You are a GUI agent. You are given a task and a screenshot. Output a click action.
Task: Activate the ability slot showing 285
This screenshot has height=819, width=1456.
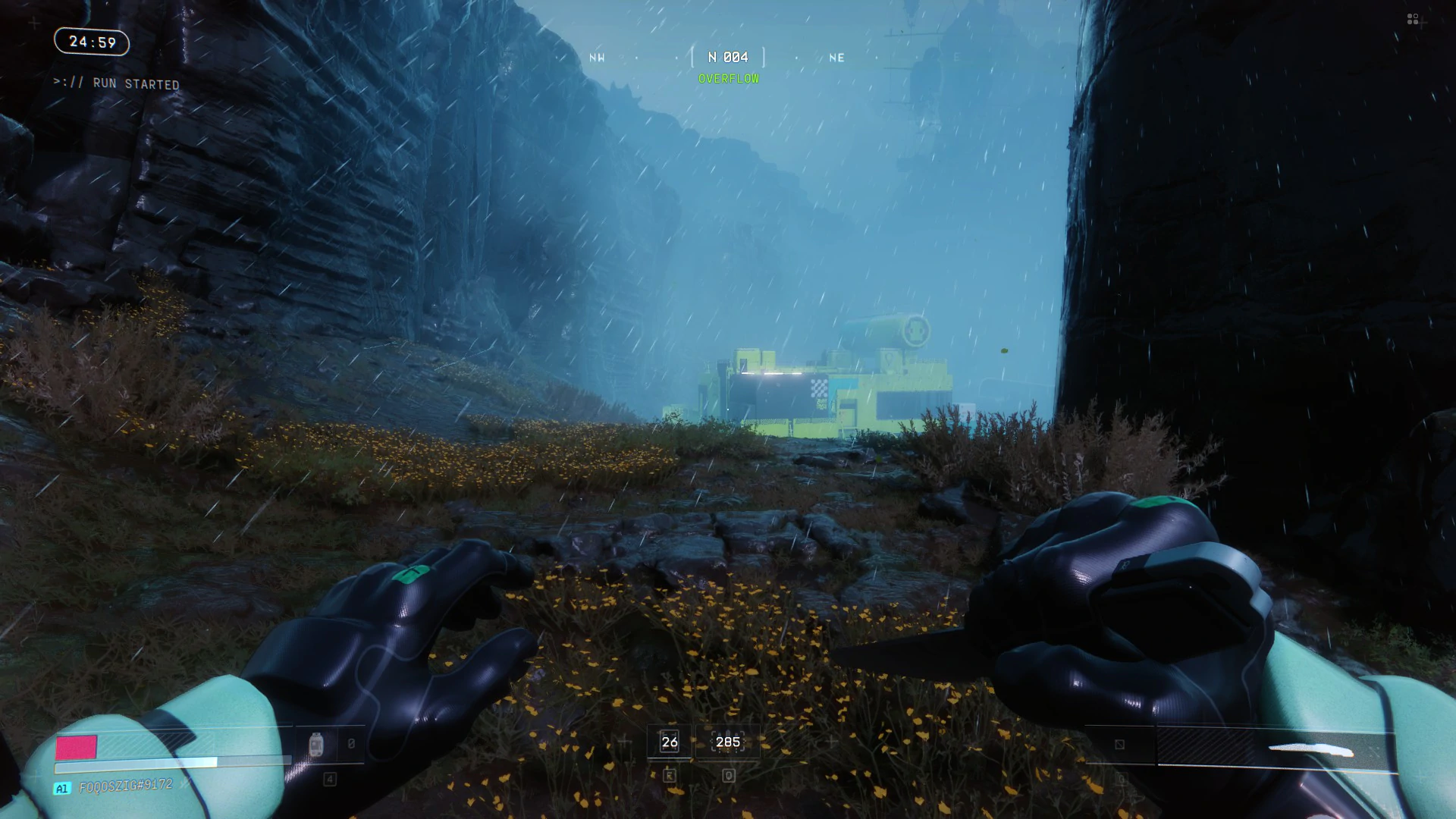click(728, 742)
